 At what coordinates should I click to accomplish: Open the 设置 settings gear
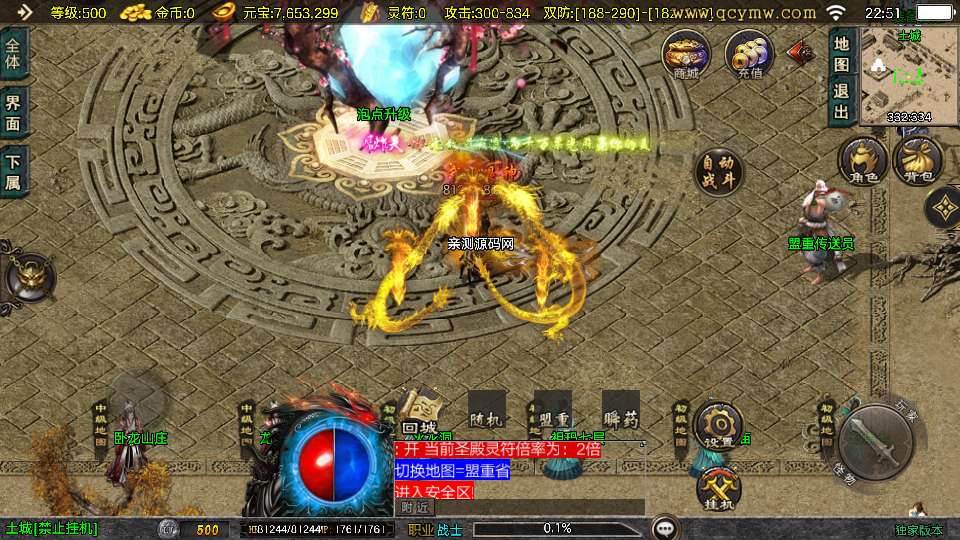[718, 426]
